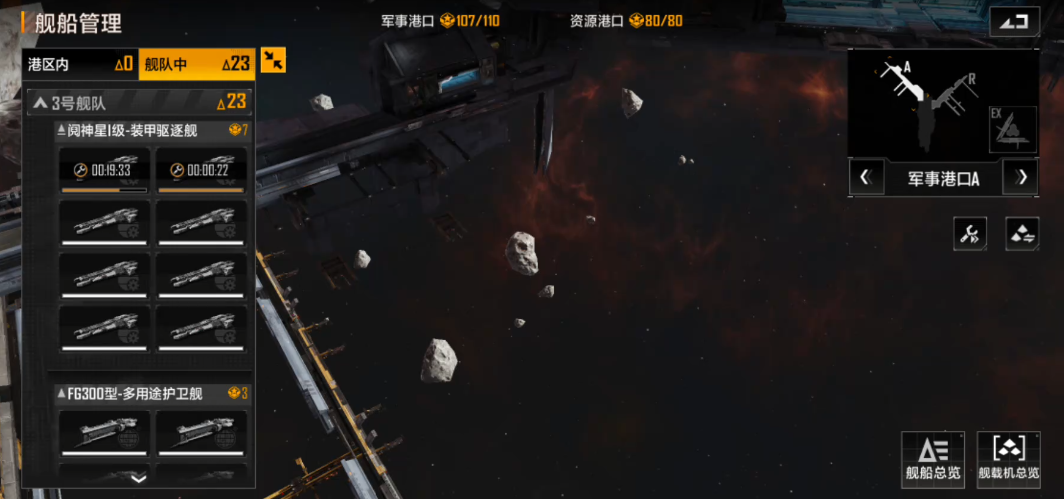Screen dimensions: 1064x499
Task: Select the 舰队中 tab
Action: (196, 65)
